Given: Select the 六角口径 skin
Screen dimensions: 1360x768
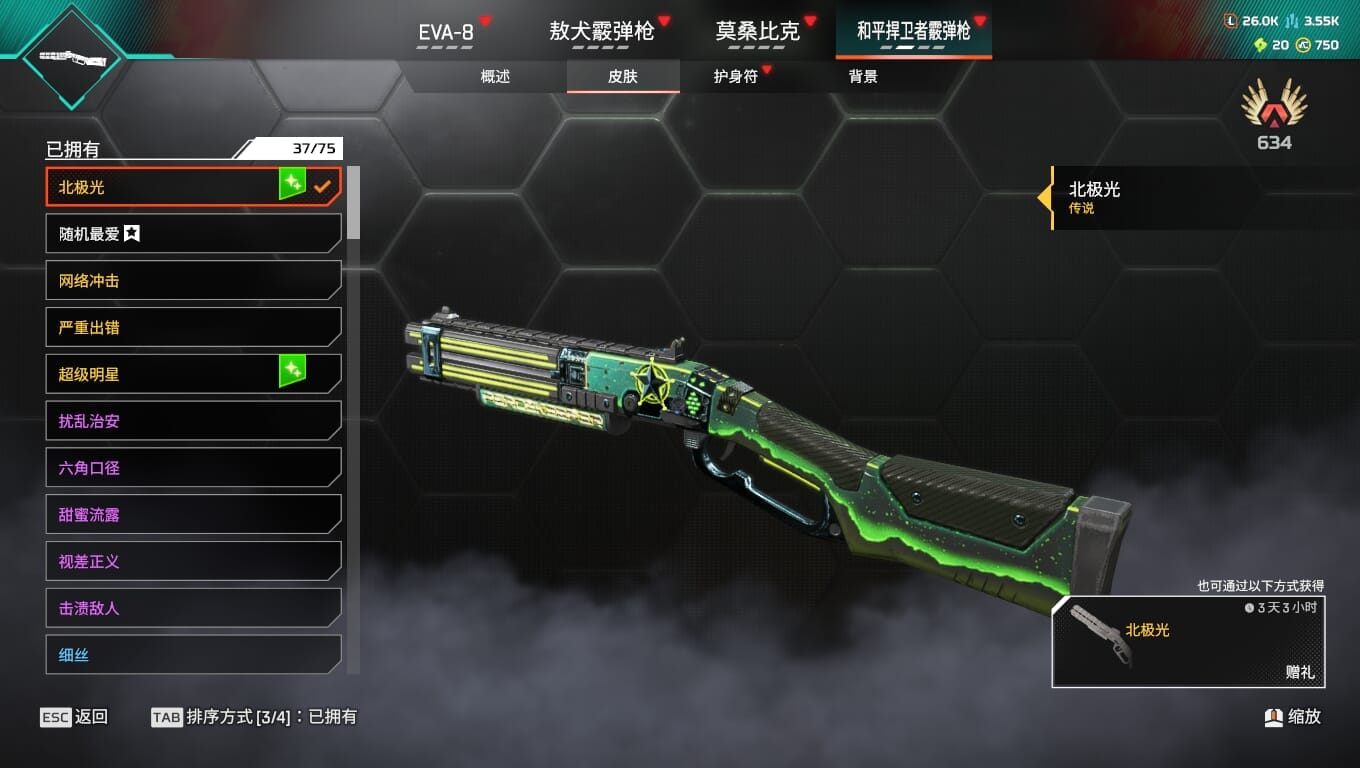Looking at the screenshot, I should 193,468.
